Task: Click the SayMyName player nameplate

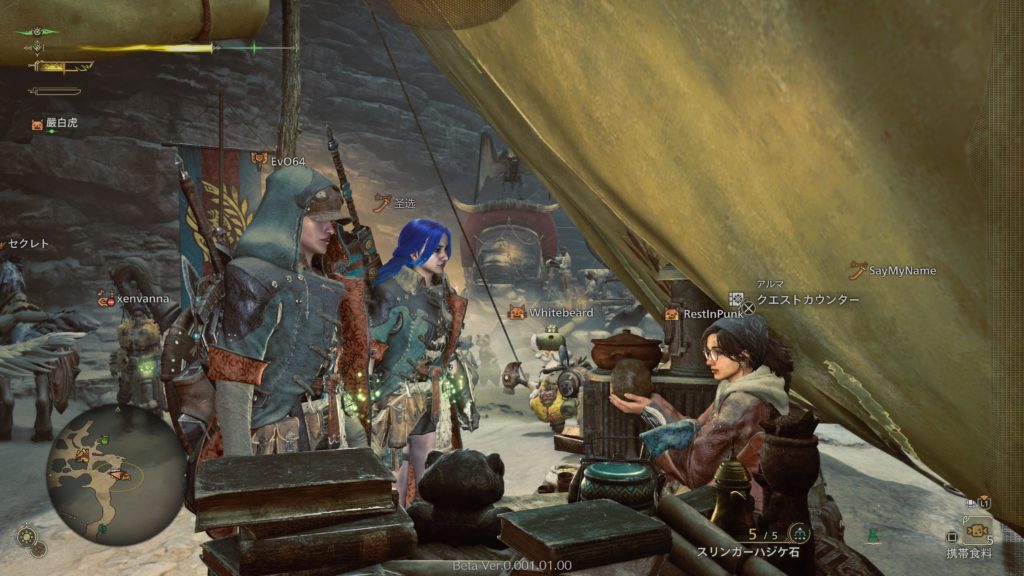Action: [902, 271]
